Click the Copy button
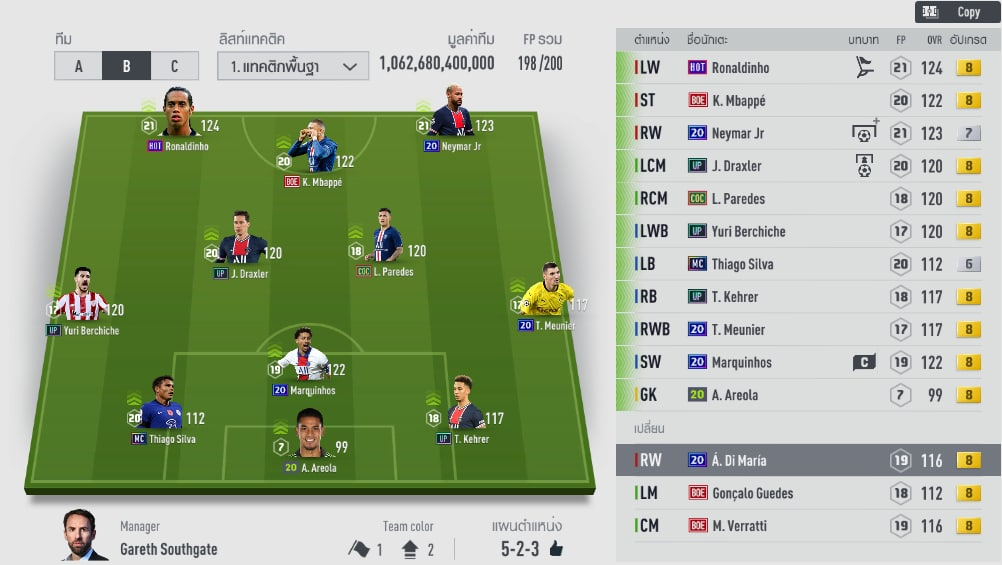This screenshot has width=1002, height=565. (x=956, y=12)
